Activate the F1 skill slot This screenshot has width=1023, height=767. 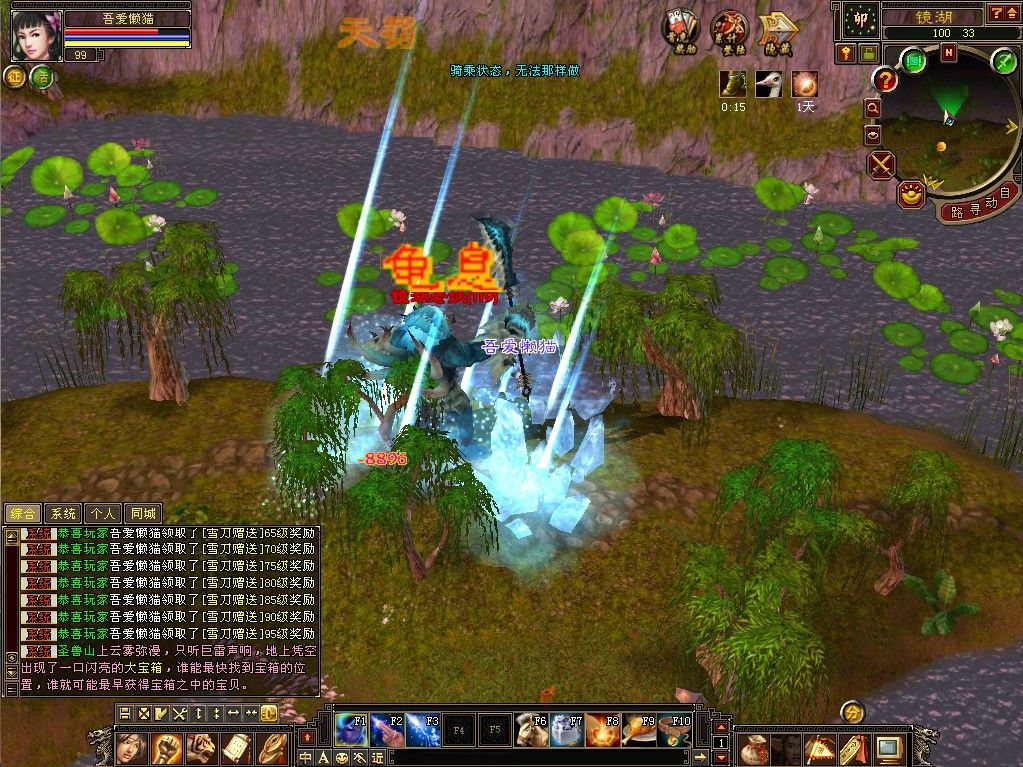351,730
